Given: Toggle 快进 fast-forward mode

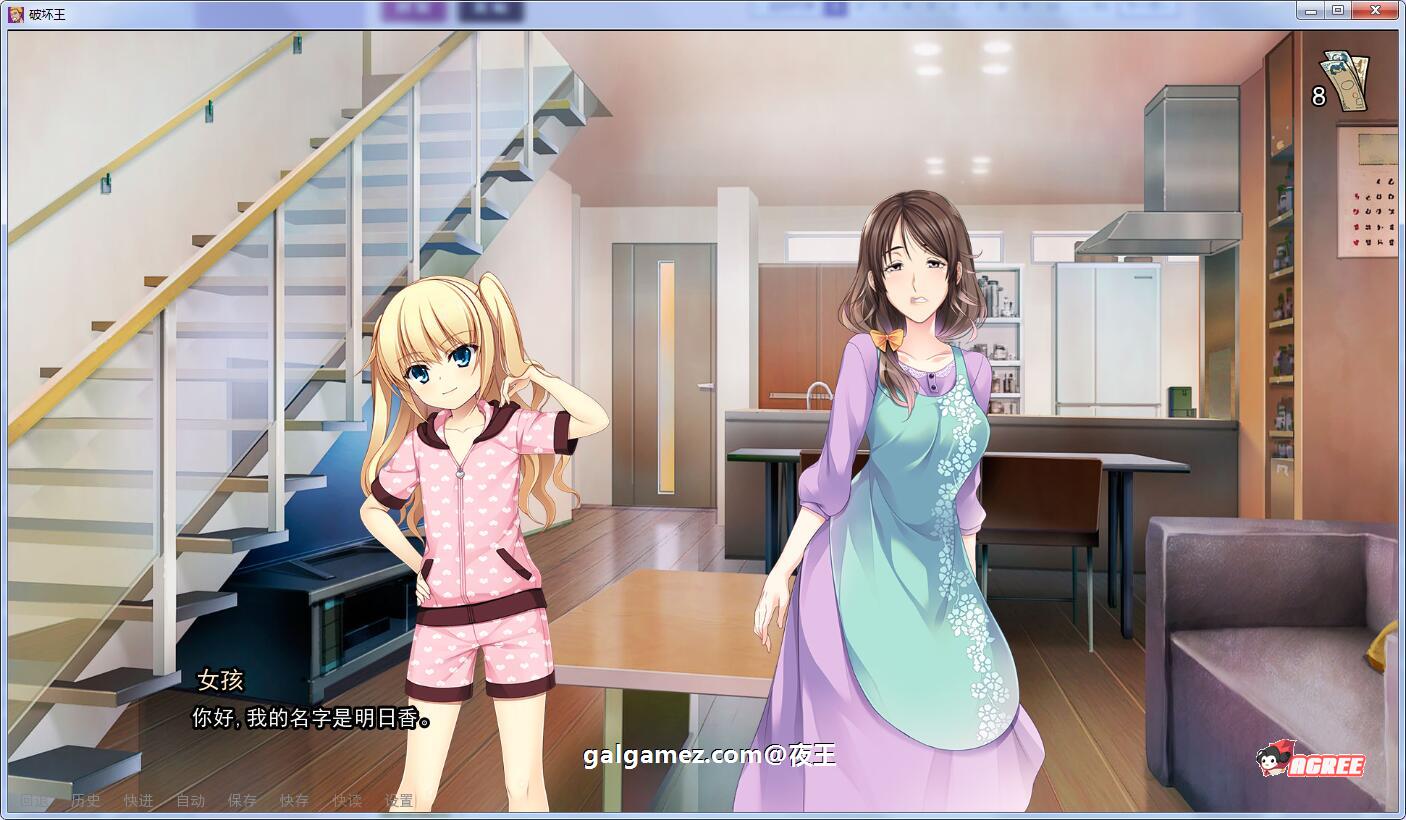Looking at the screenshot, I should pos(138,801).
